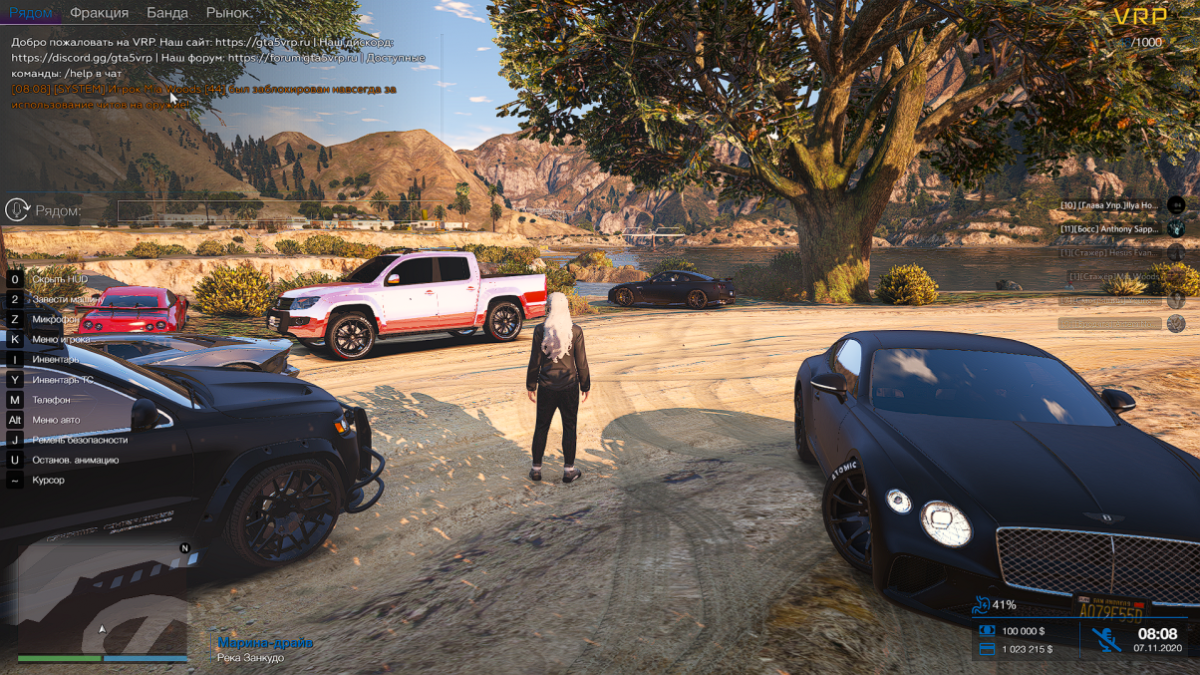Click the chat message input box
Screen dimensions: 1200x675
click(x=268, y=210)
